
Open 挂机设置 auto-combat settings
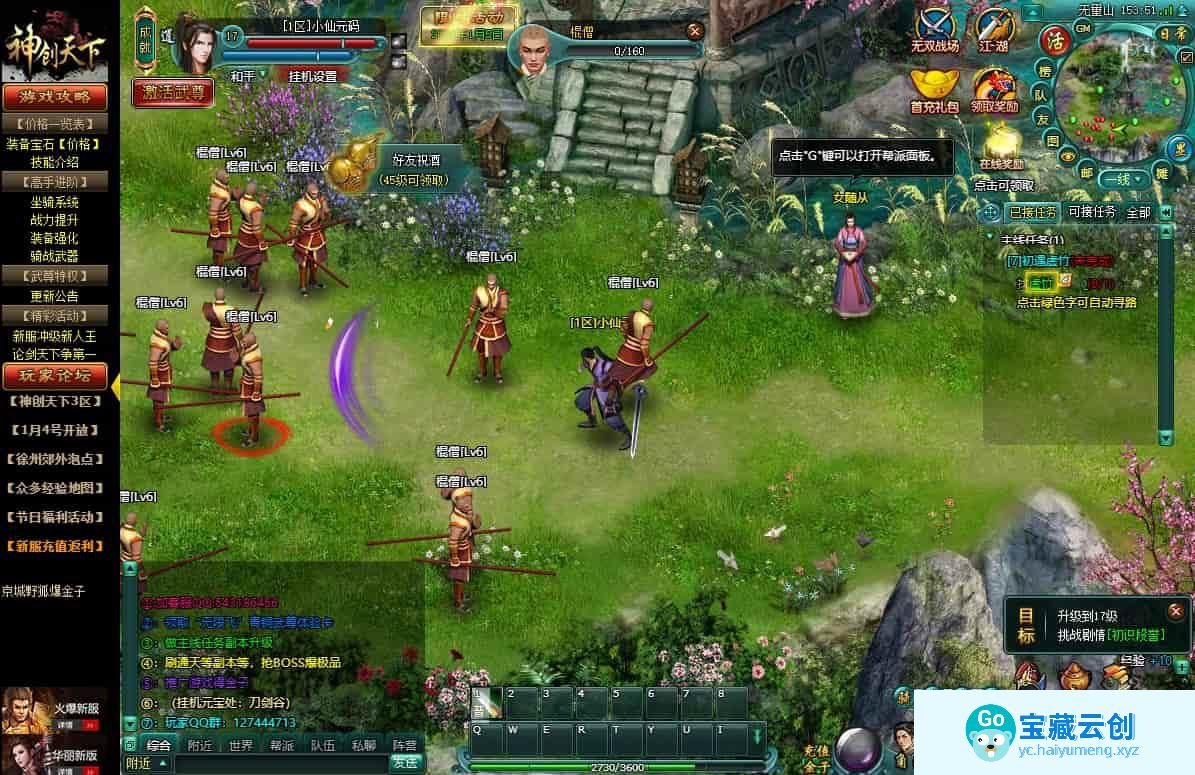312,76
